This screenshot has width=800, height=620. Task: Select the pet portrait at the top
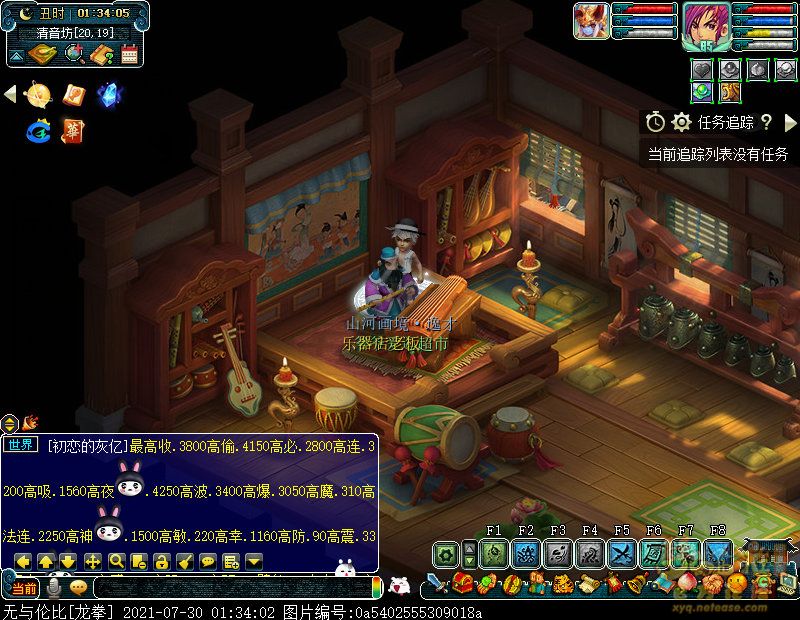tap(591, 21)
